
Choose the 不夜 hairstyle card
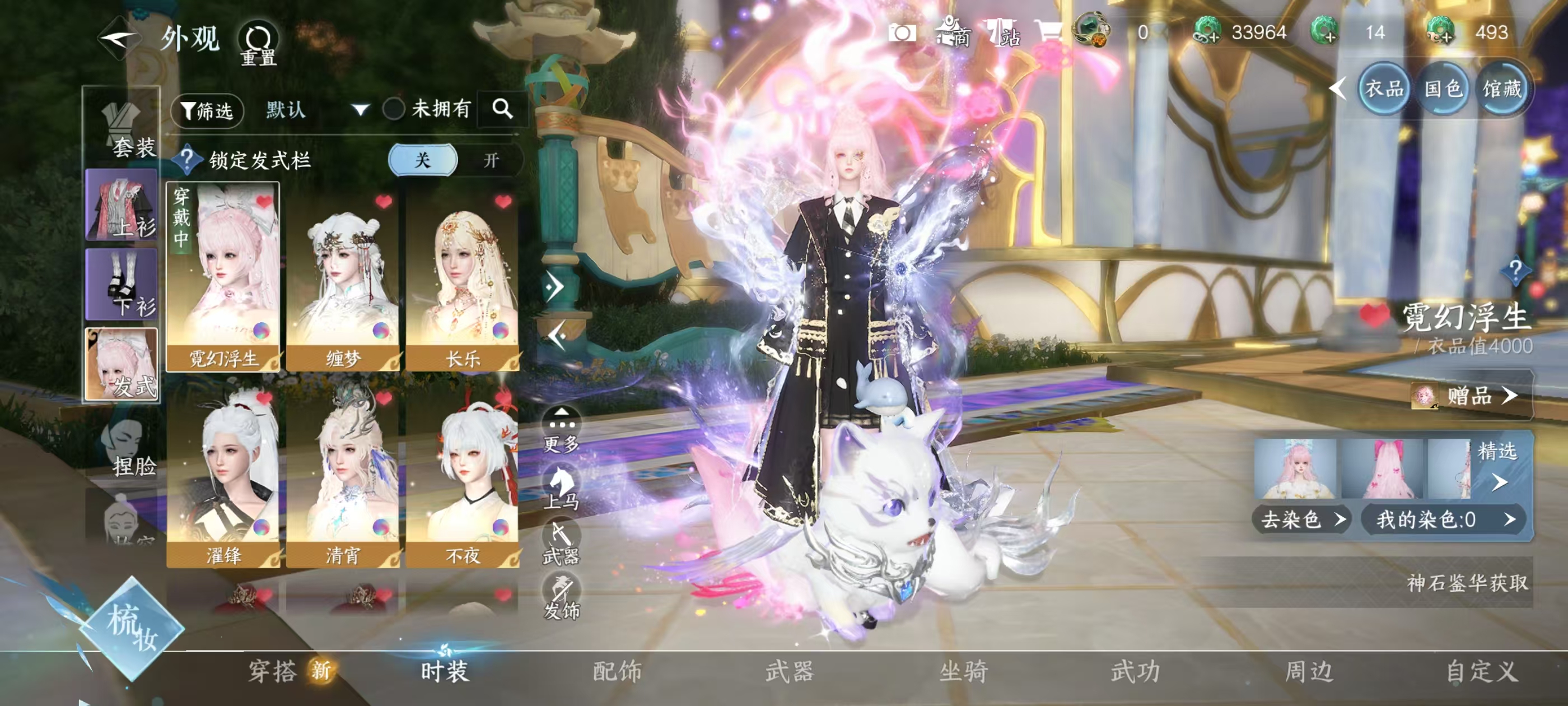tap(462, 475)
